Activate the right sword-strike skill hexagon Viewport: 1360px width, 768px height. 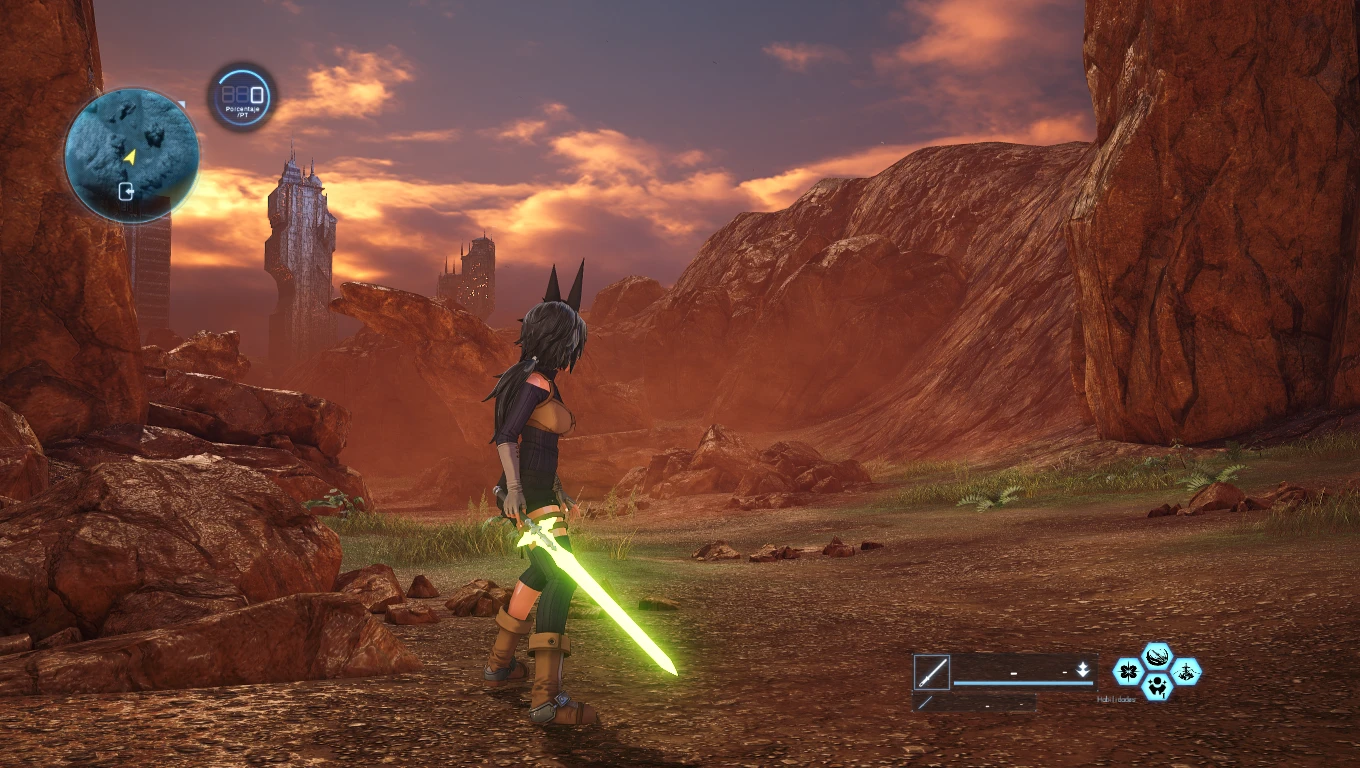(x=1186, y=672)
